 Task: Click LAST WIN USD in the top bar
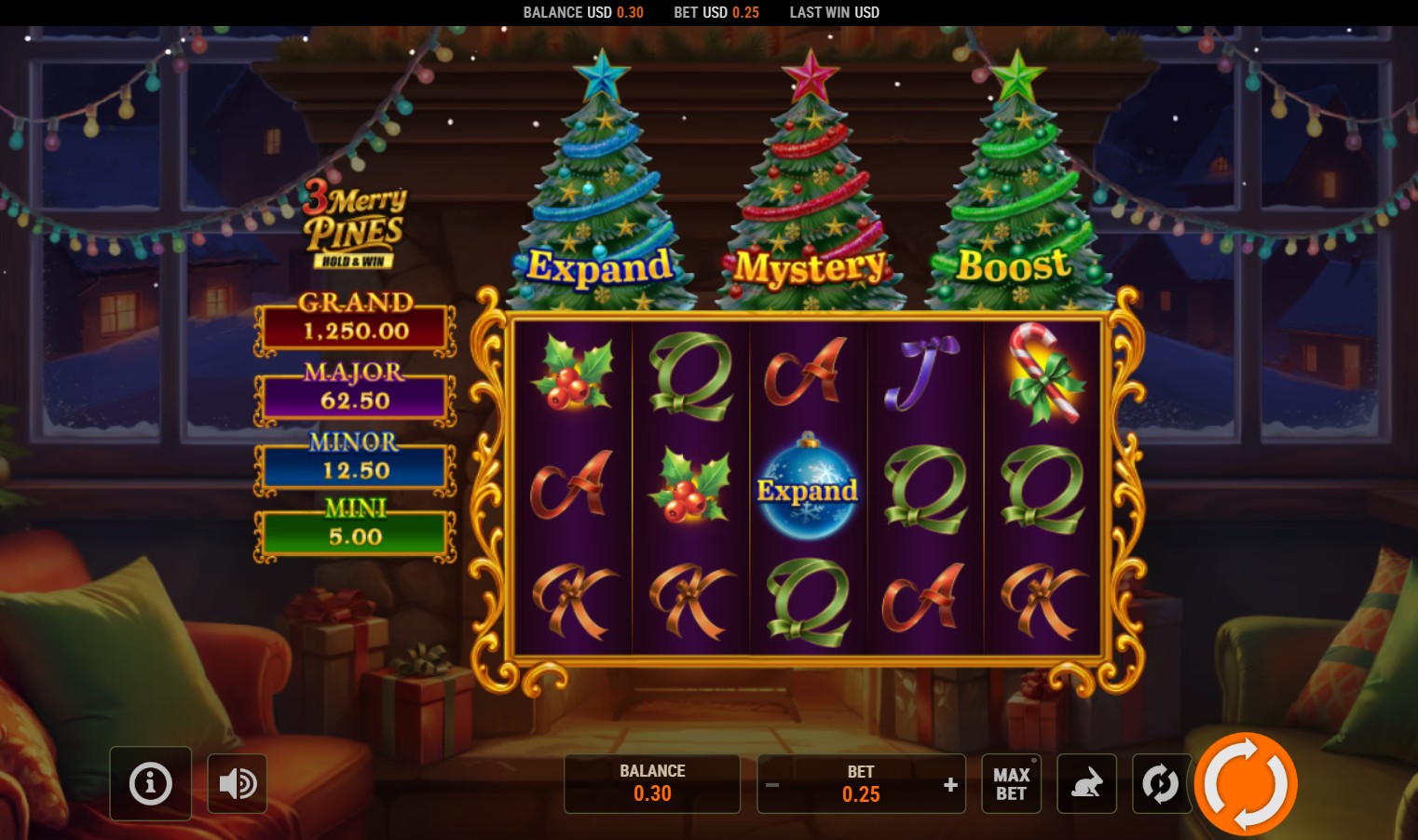tap(834, 12)
